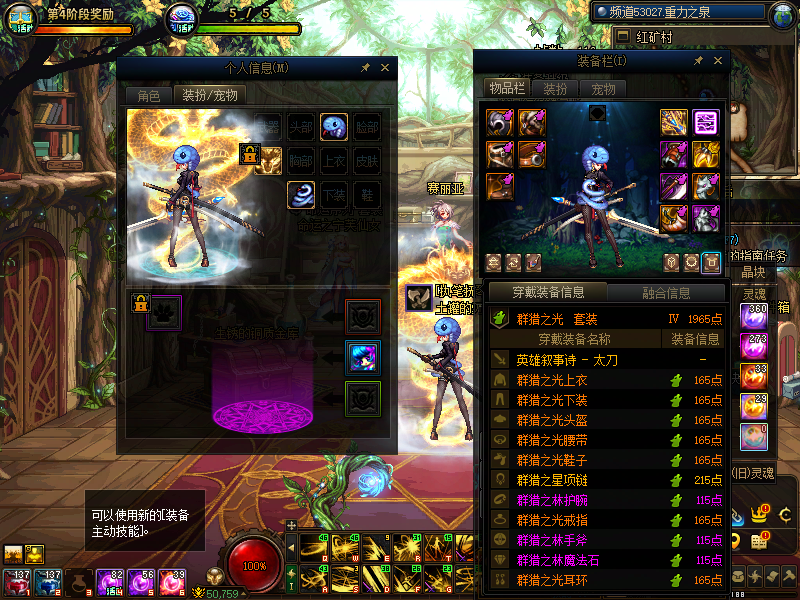
Task: Close the 装备栏 equipment window
Action: coord(717,61)
